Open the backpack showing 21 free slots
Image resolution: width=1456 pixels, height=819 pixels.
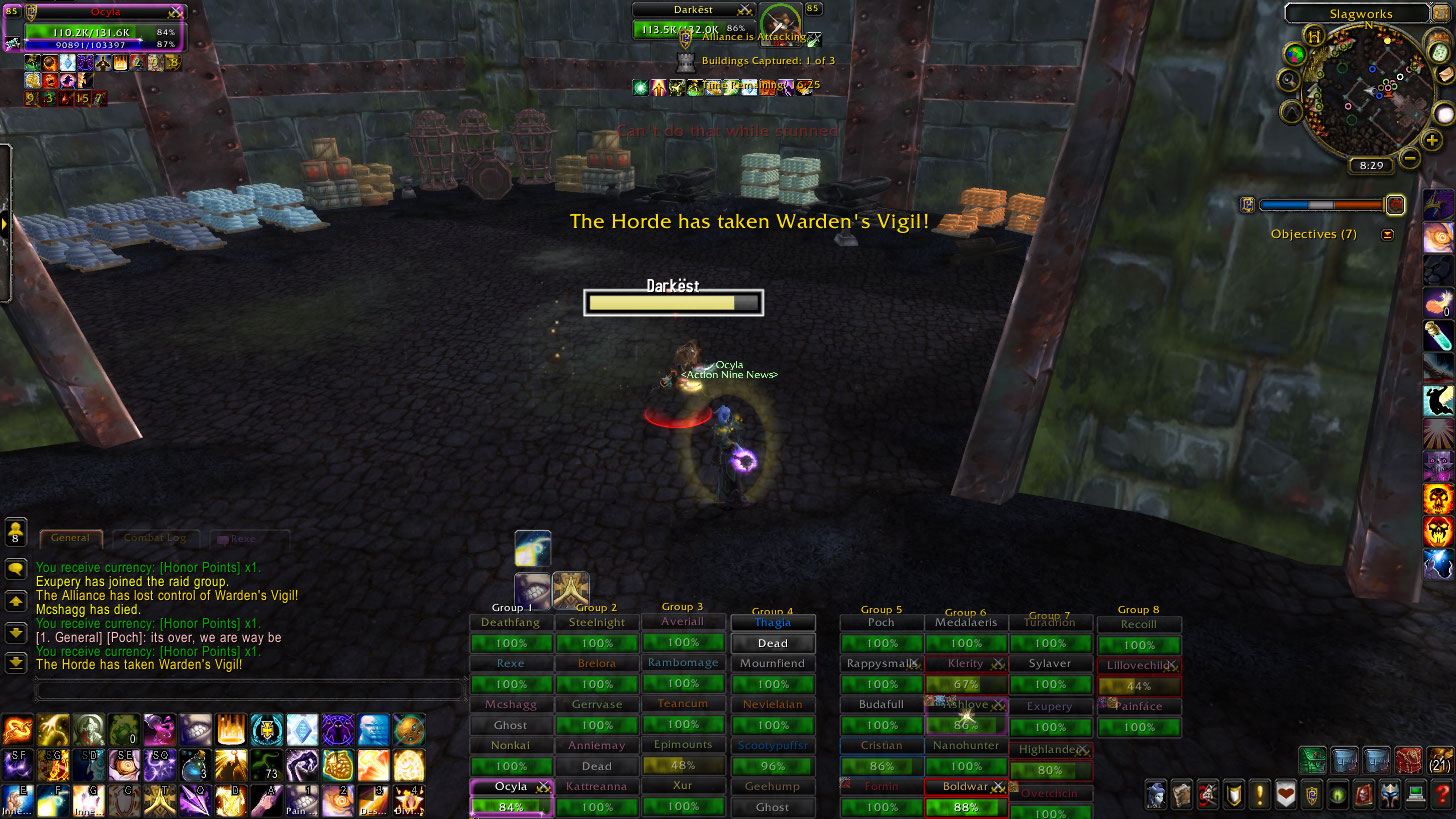pos(1441,759)
